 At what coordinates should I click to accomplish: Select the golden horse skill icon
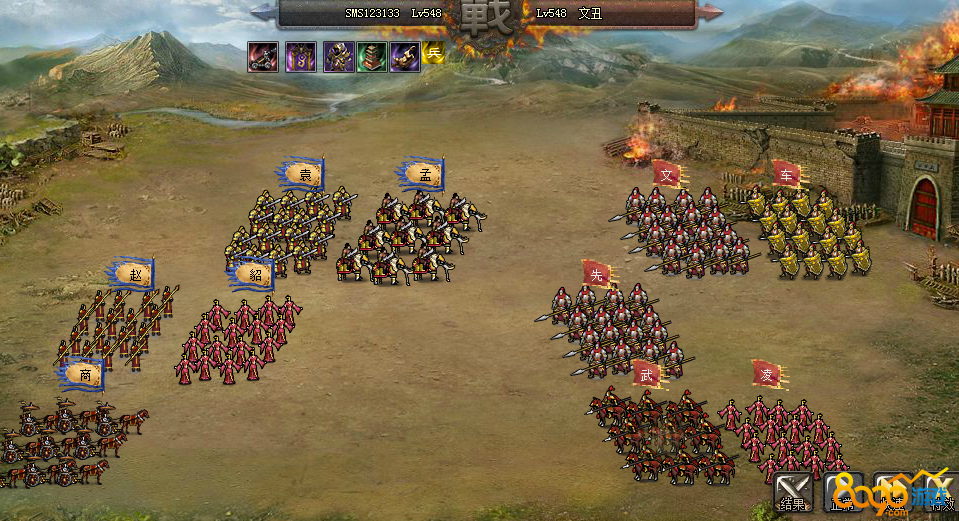coord(405,56)
